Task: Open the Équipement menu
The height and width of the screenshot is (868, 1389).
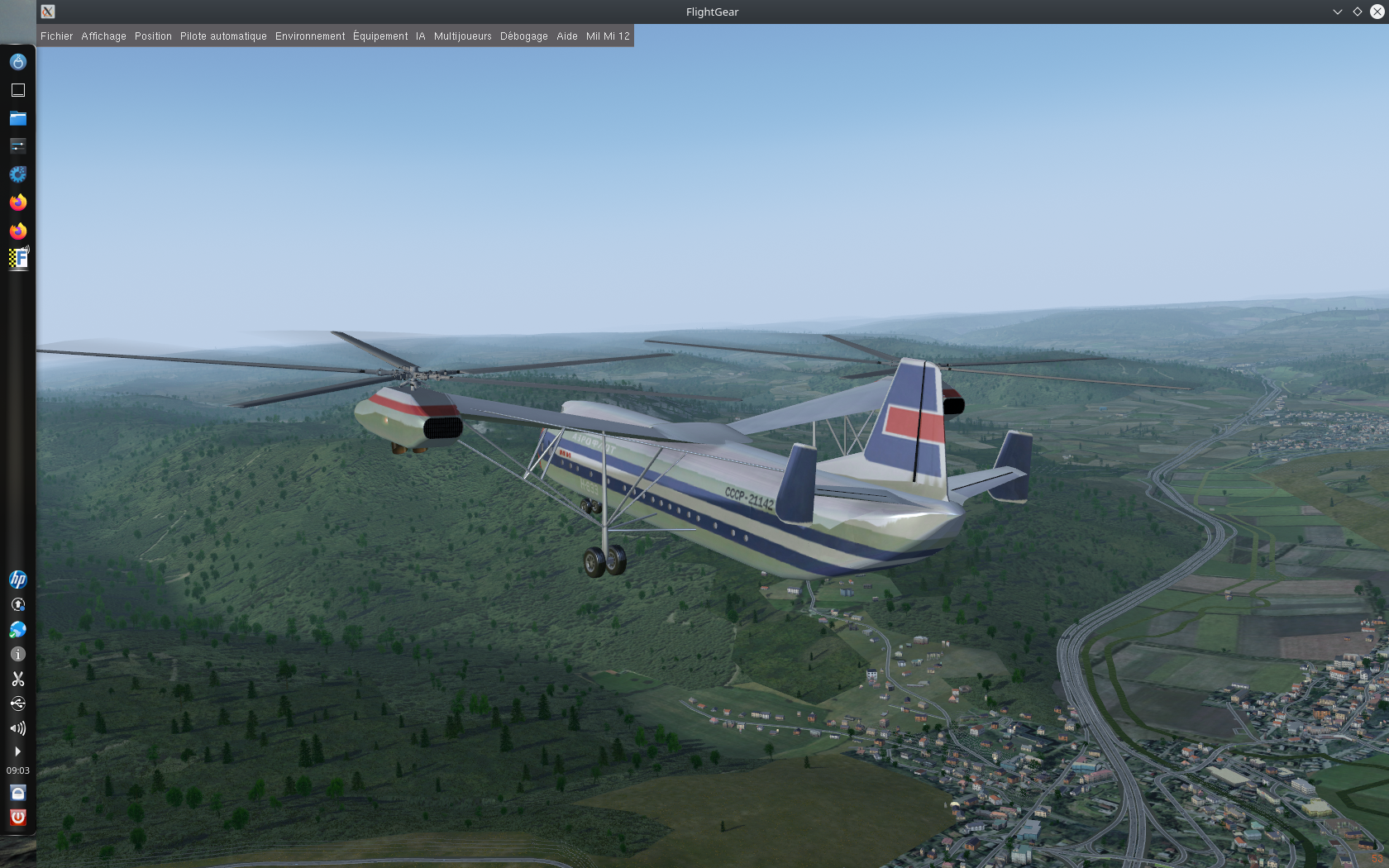Action: [380, 36]
